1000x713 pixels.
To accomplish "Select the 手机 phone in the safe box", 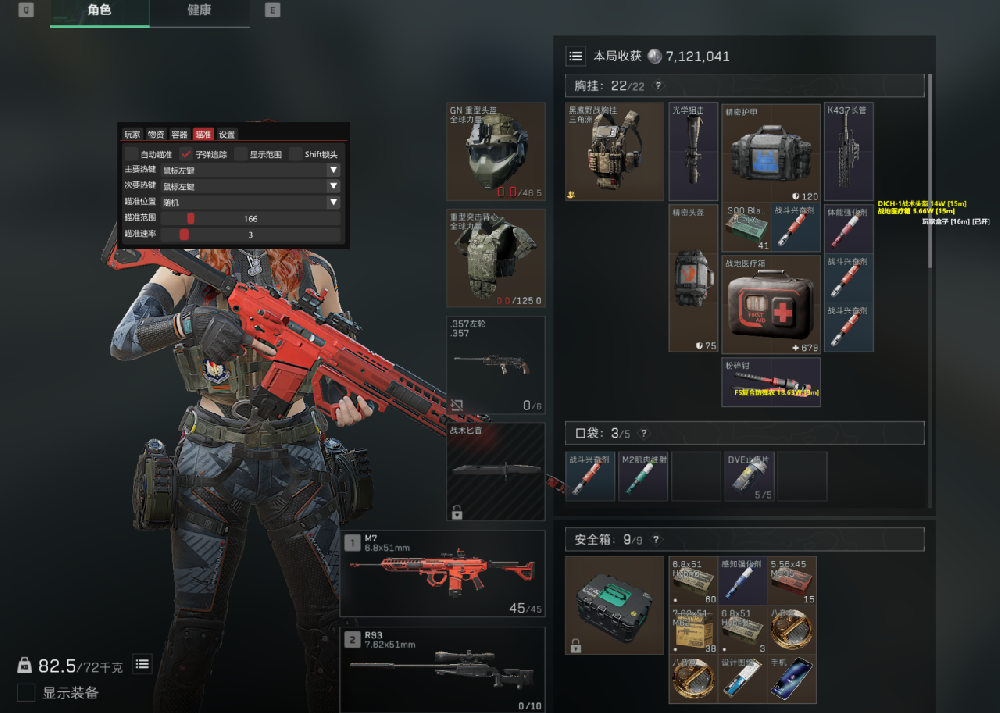I will coord(792,678).
